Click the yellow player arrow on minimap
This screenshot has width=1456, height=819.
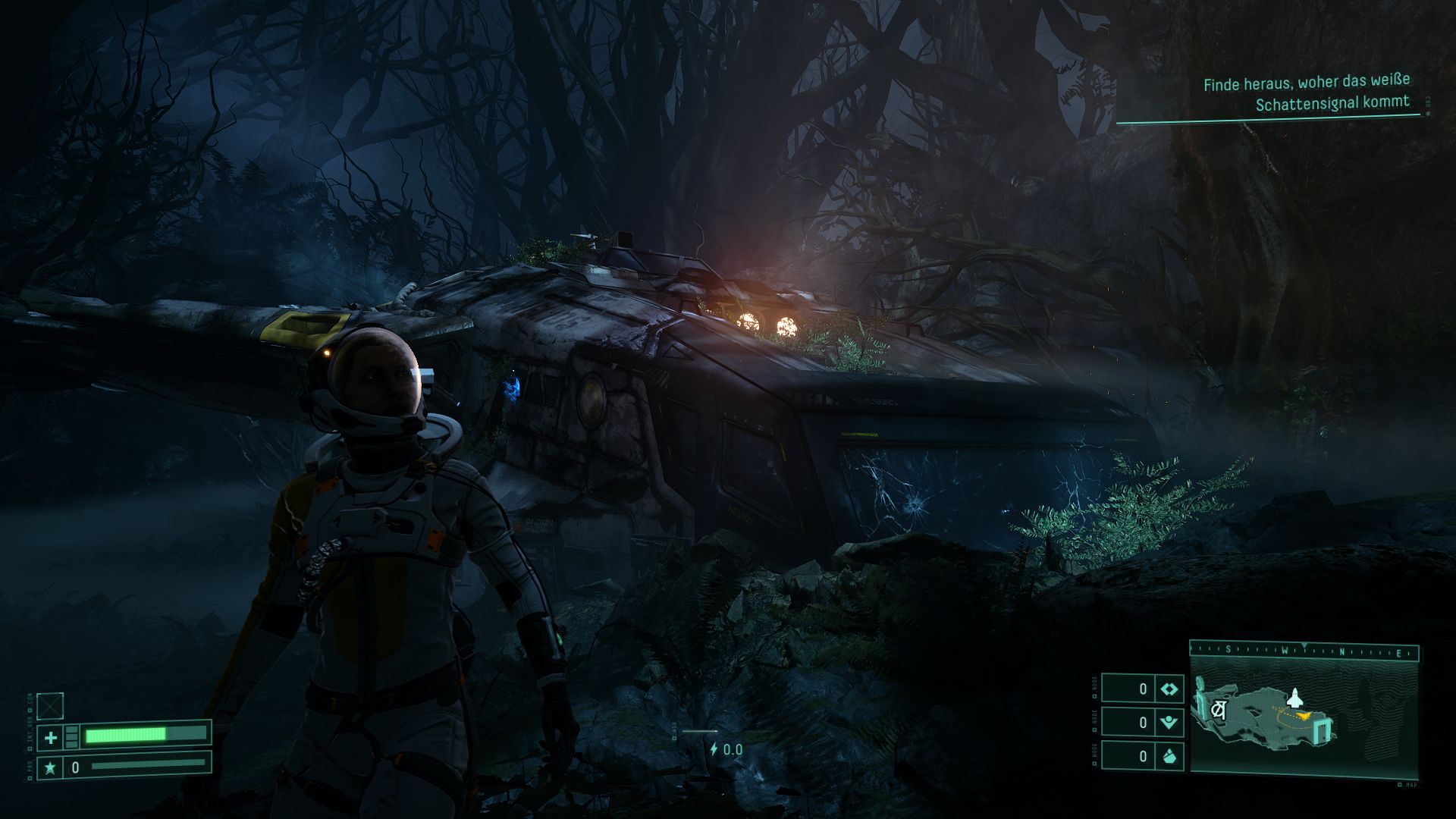click(x=1304, y=714)
